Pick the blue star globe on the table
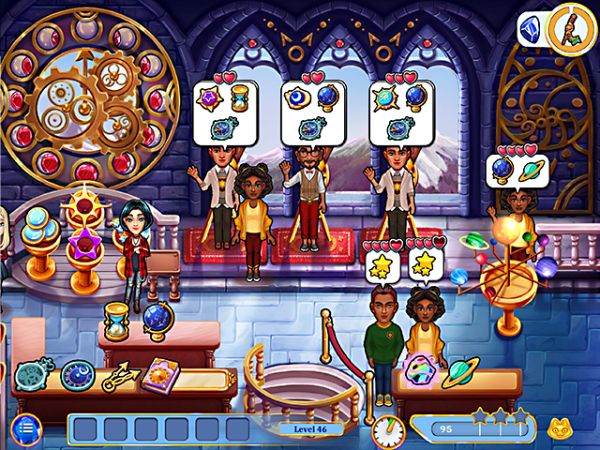Screen dimensions: 600x450 (158, 321)
